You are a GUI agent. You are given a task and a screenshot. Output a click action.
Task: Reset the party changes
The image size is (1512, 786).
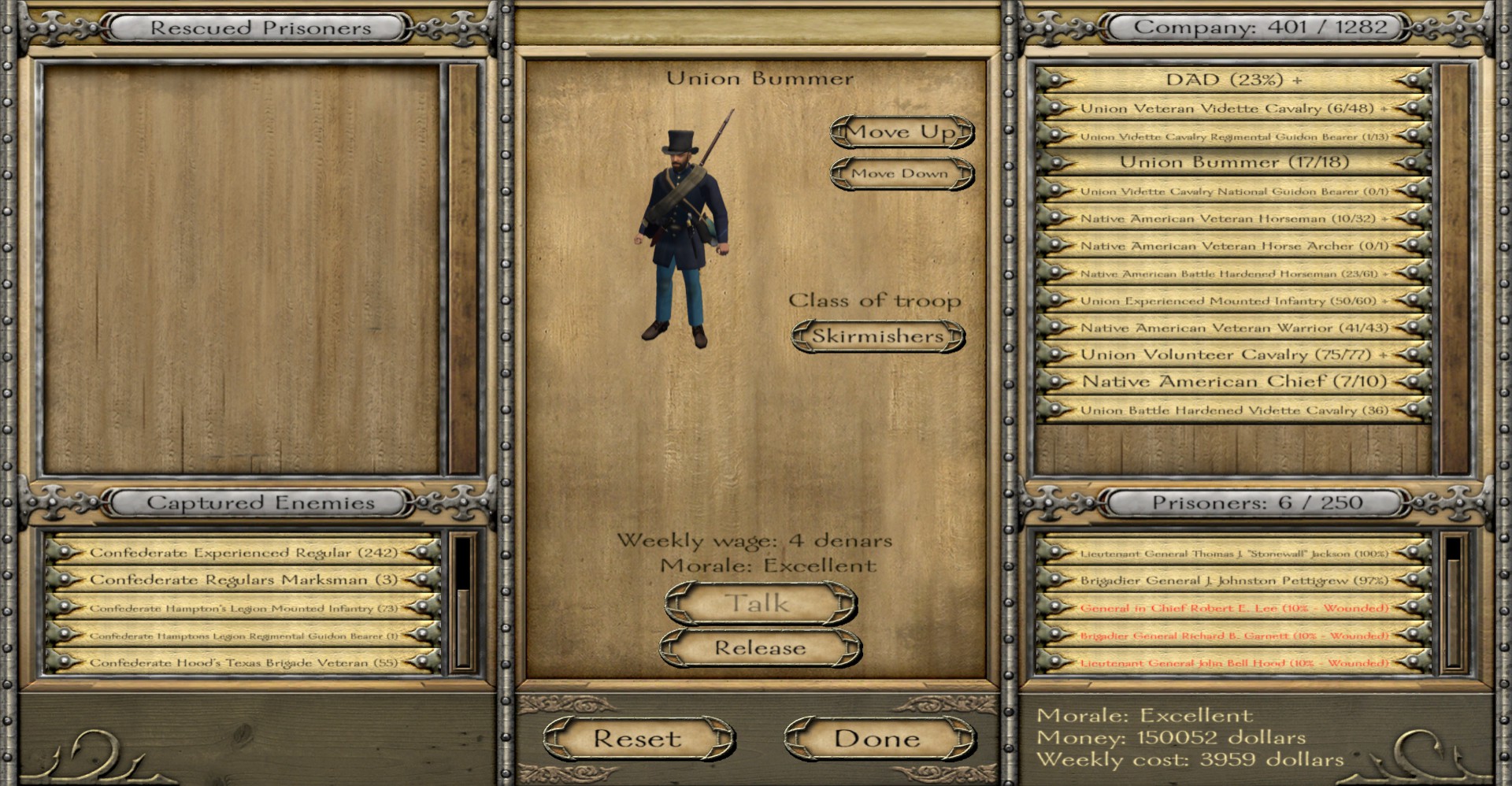click(x=637, y=739)
